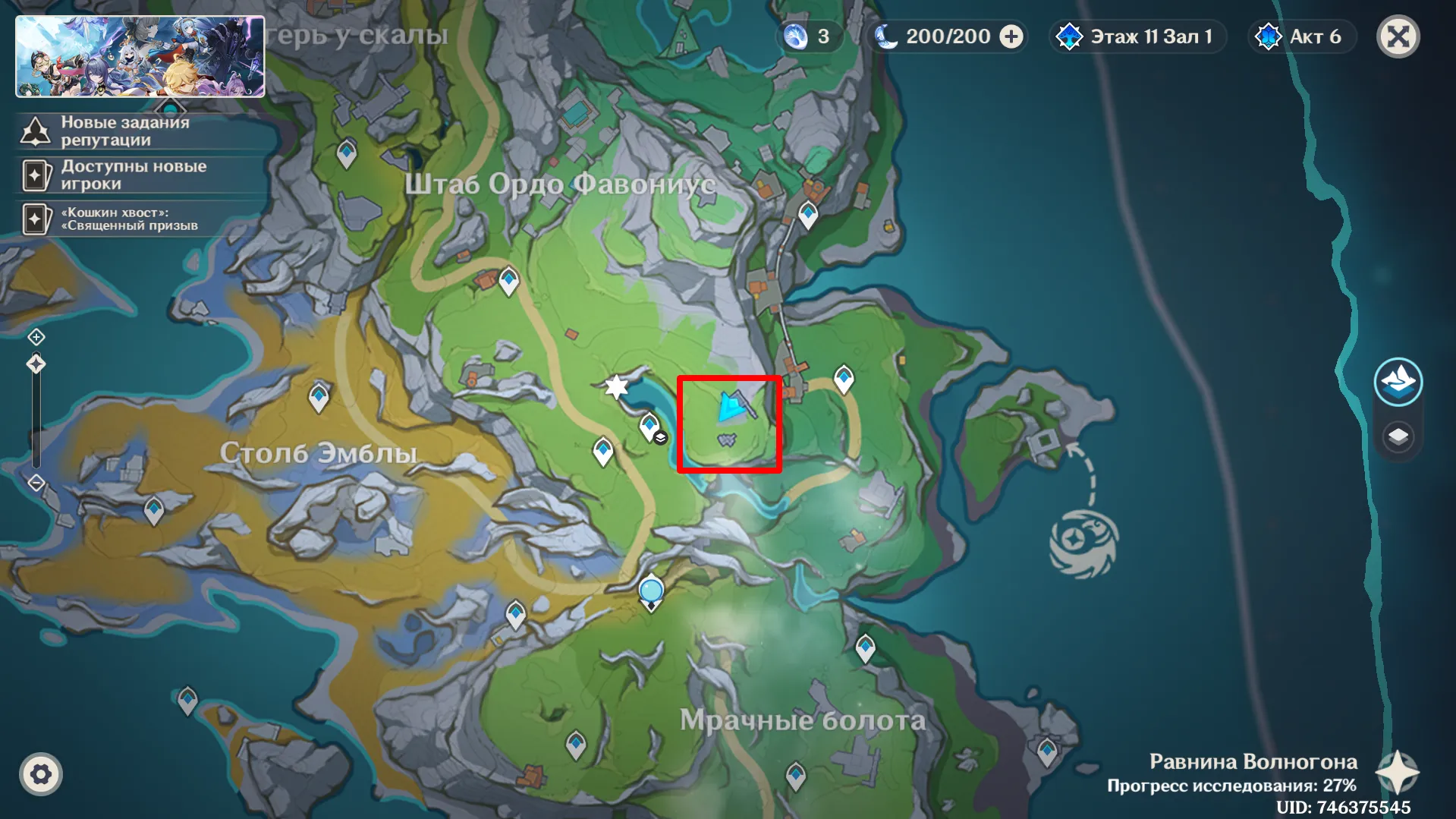Toggle the map layers button
Screen dimensions: 1456x819
coord(1398,436)
